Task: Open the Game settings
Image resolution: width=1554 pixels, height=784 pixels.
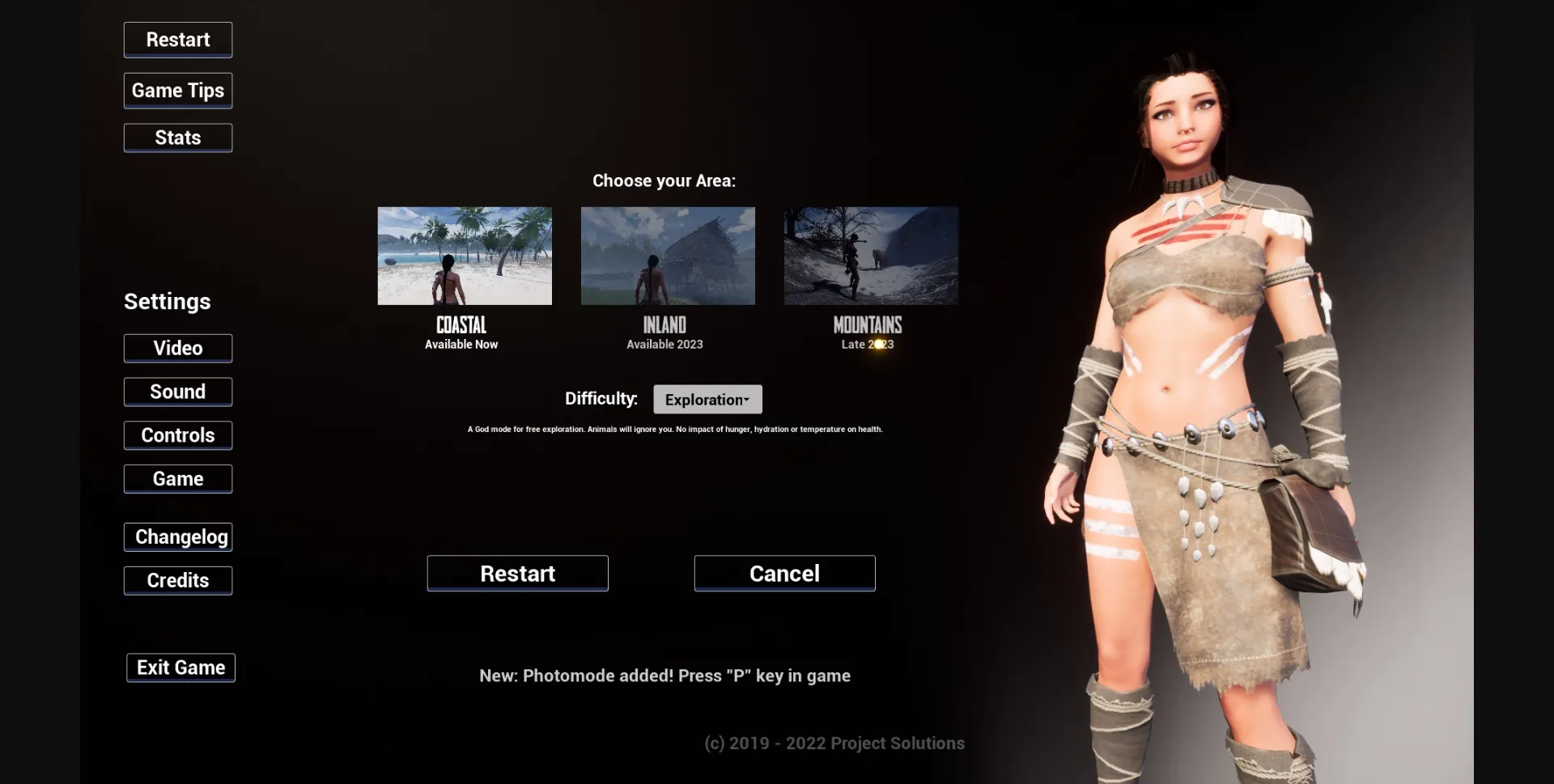Action: pos(177,478)
